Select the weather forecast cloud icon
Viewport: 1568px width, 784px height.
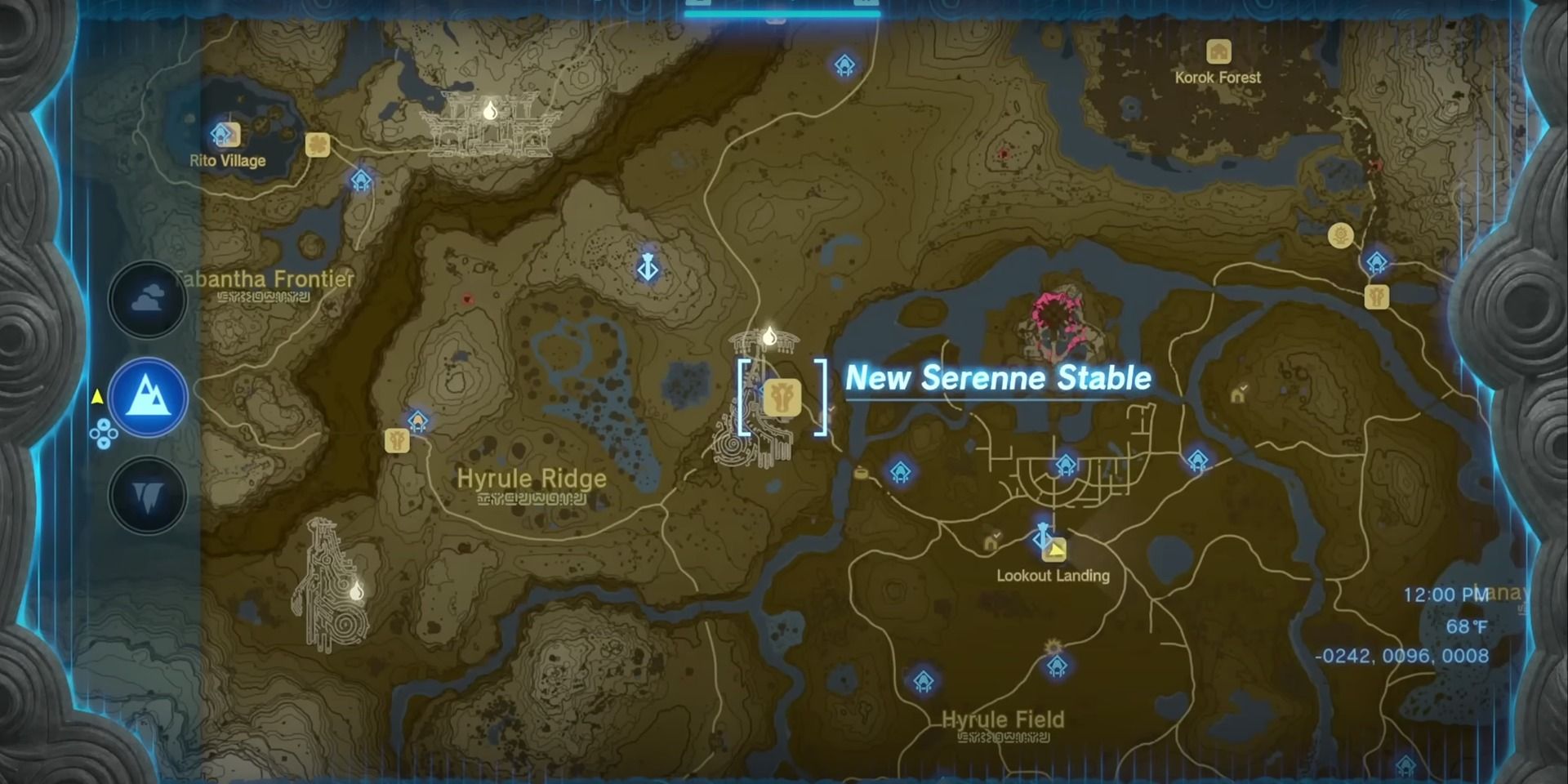point(147,297)
